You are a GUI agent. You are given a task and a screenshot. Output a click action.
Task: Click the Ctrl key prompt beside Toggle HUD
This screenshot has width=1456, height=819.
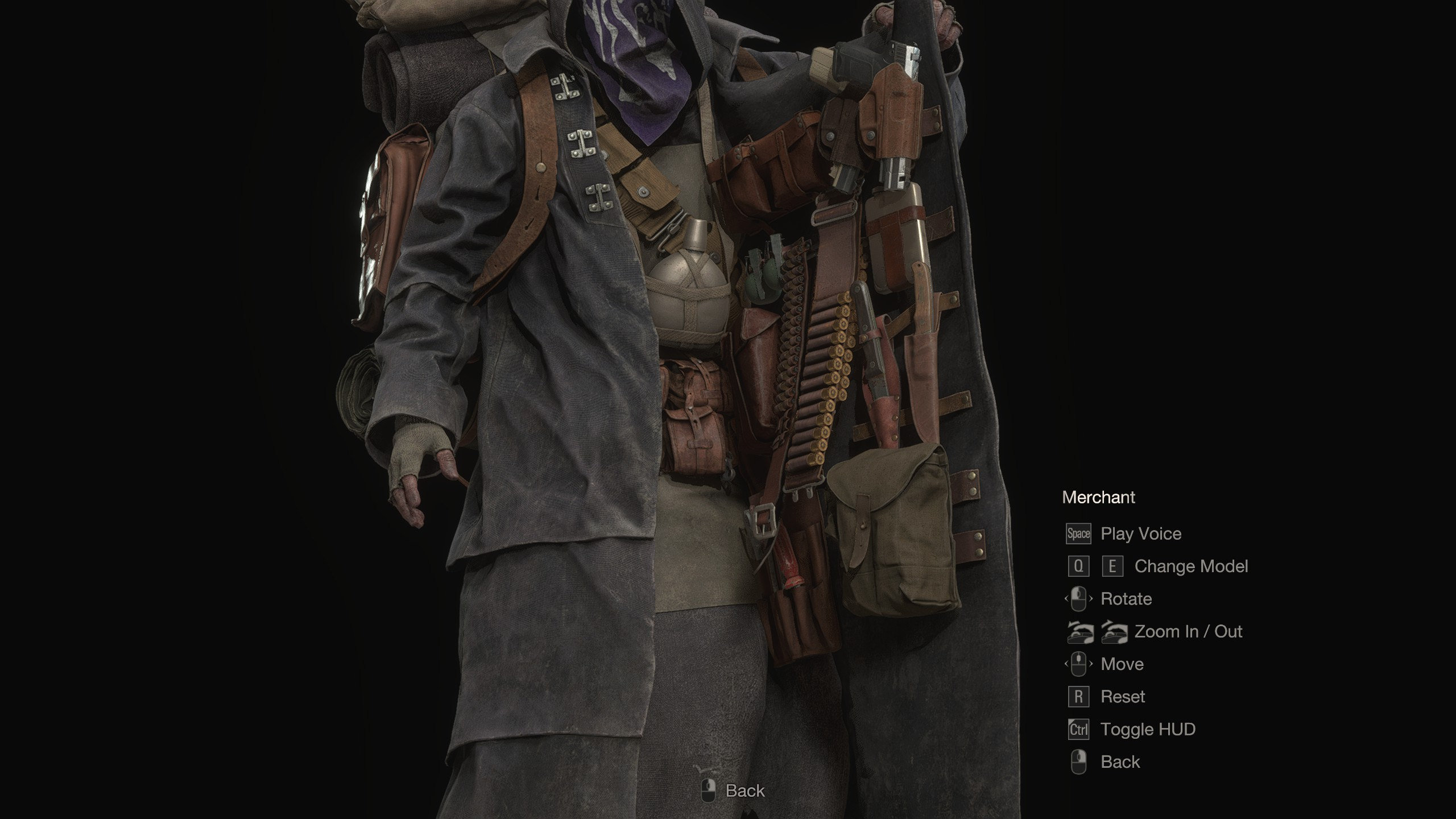(x=1078, y=729)
